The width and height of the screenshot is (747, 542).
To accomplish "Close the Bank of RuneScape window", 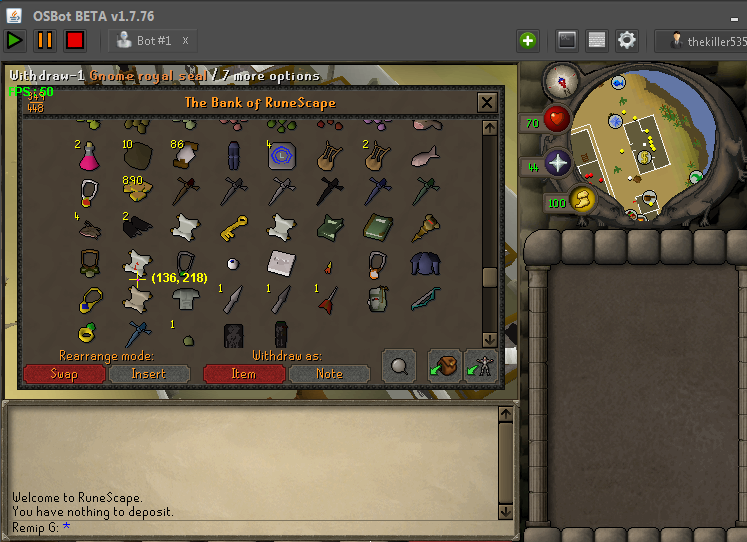I will [487, 102].
